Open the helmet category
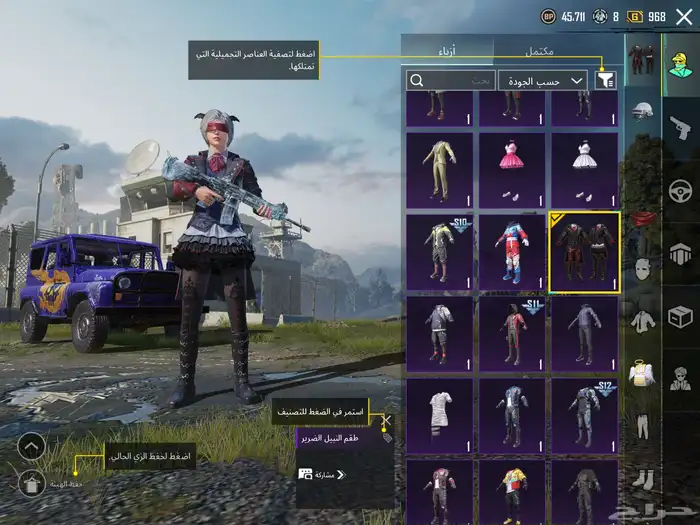This screenshot has width=700, height=525. 643,112
